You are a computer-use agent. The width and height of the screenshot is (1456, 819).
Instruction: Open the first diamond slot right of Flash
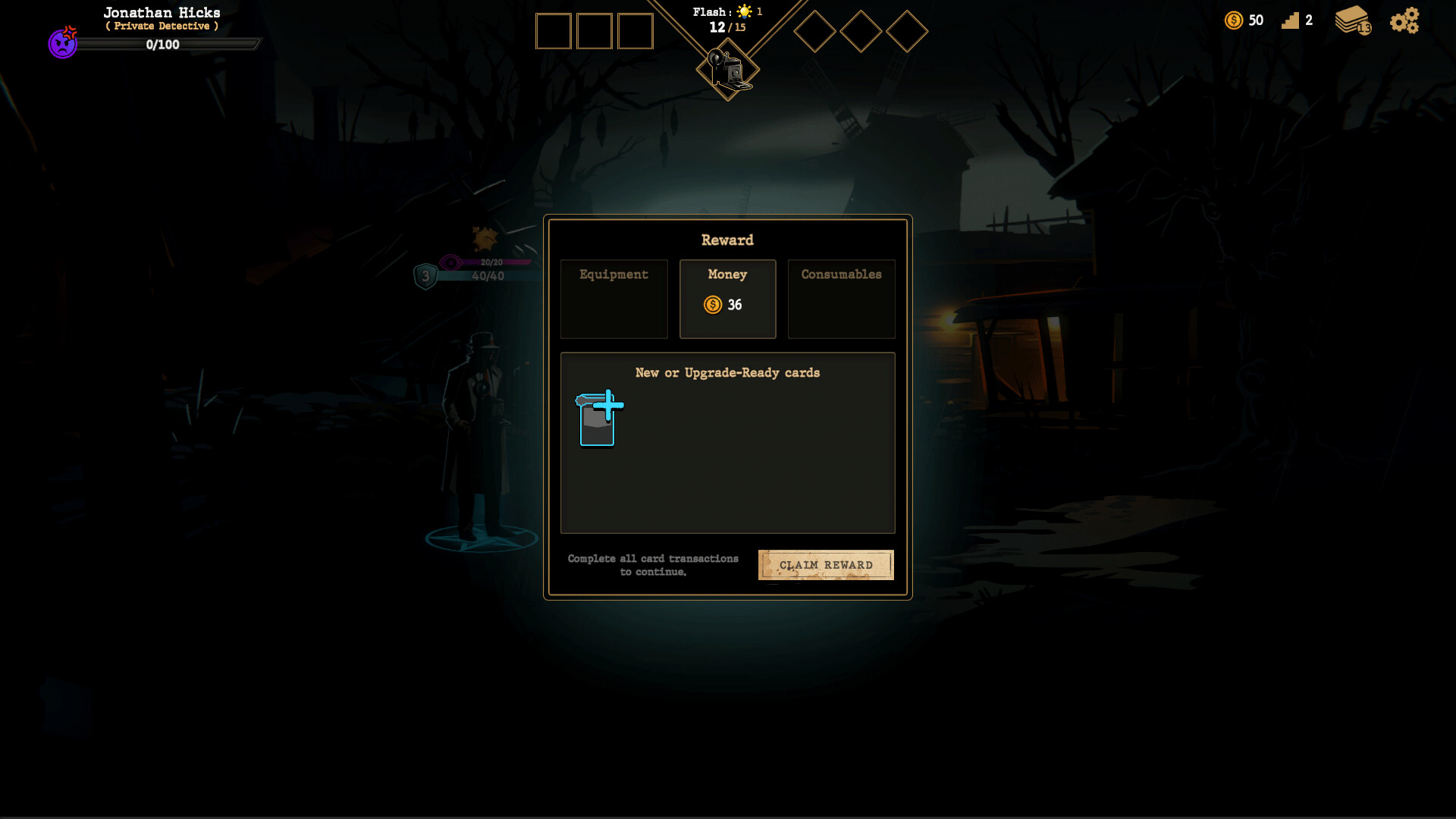click(816, 32)
